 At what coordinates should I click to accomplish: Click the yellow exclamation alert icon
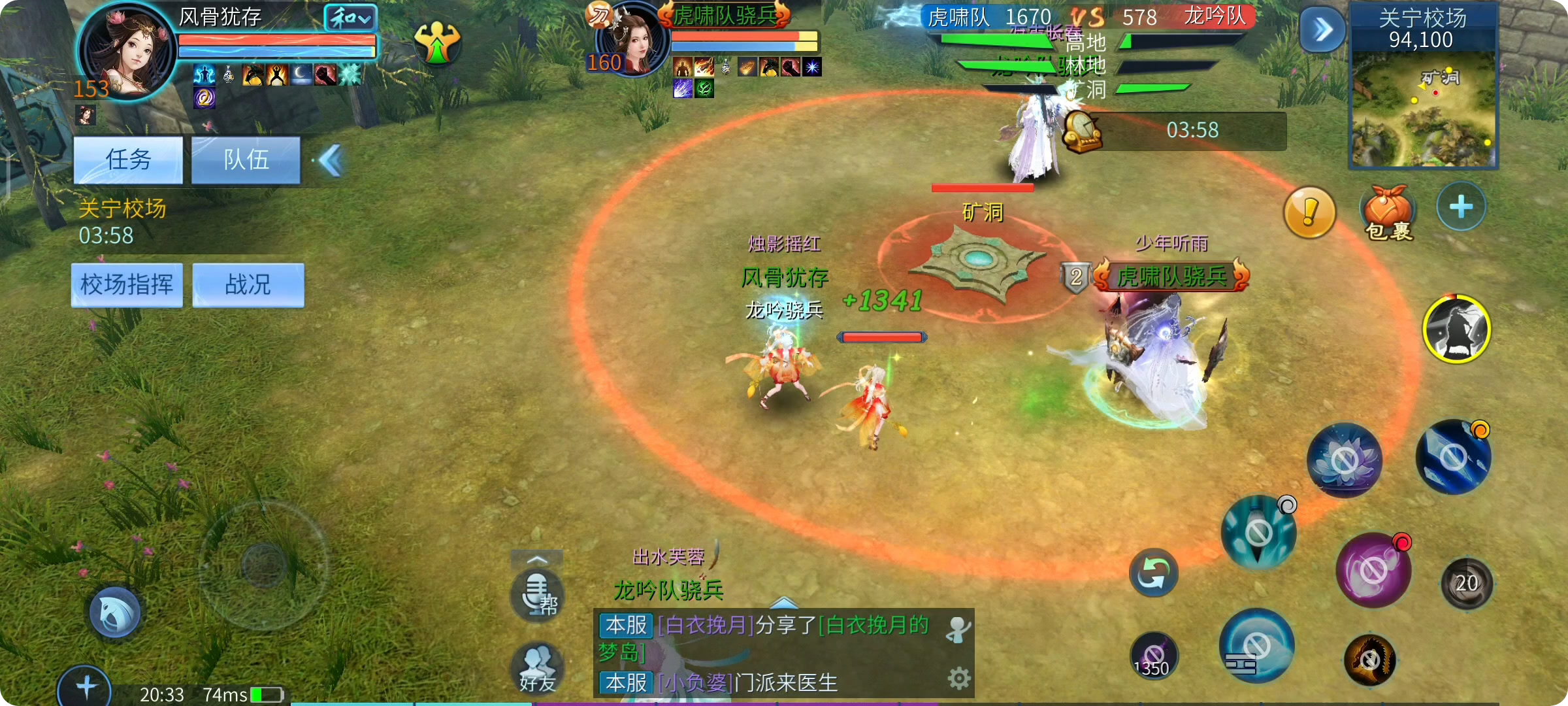coord(1309,212)
